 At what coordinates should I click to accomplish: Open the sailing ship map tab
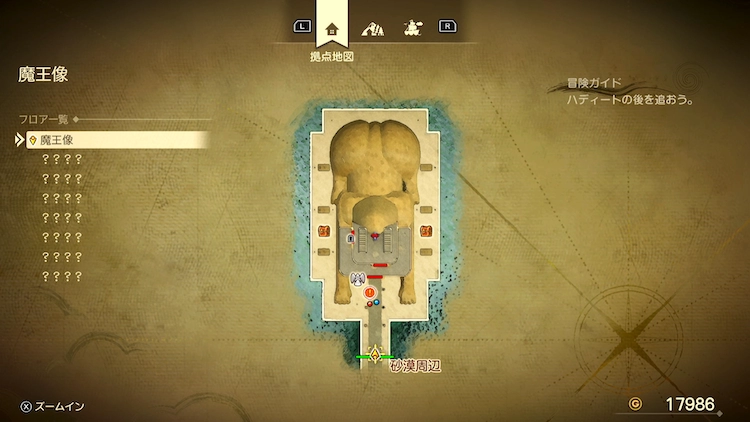[x=411, y=28]
